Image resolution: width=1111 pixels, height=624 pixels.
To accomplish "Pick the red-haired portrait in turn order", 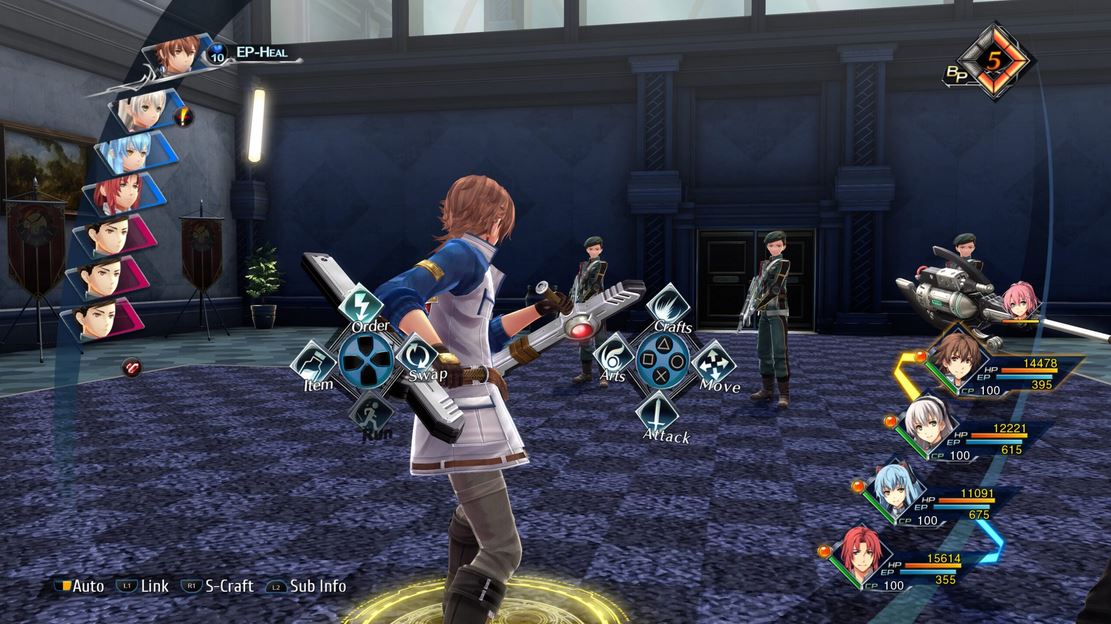I will click(119, 194).
